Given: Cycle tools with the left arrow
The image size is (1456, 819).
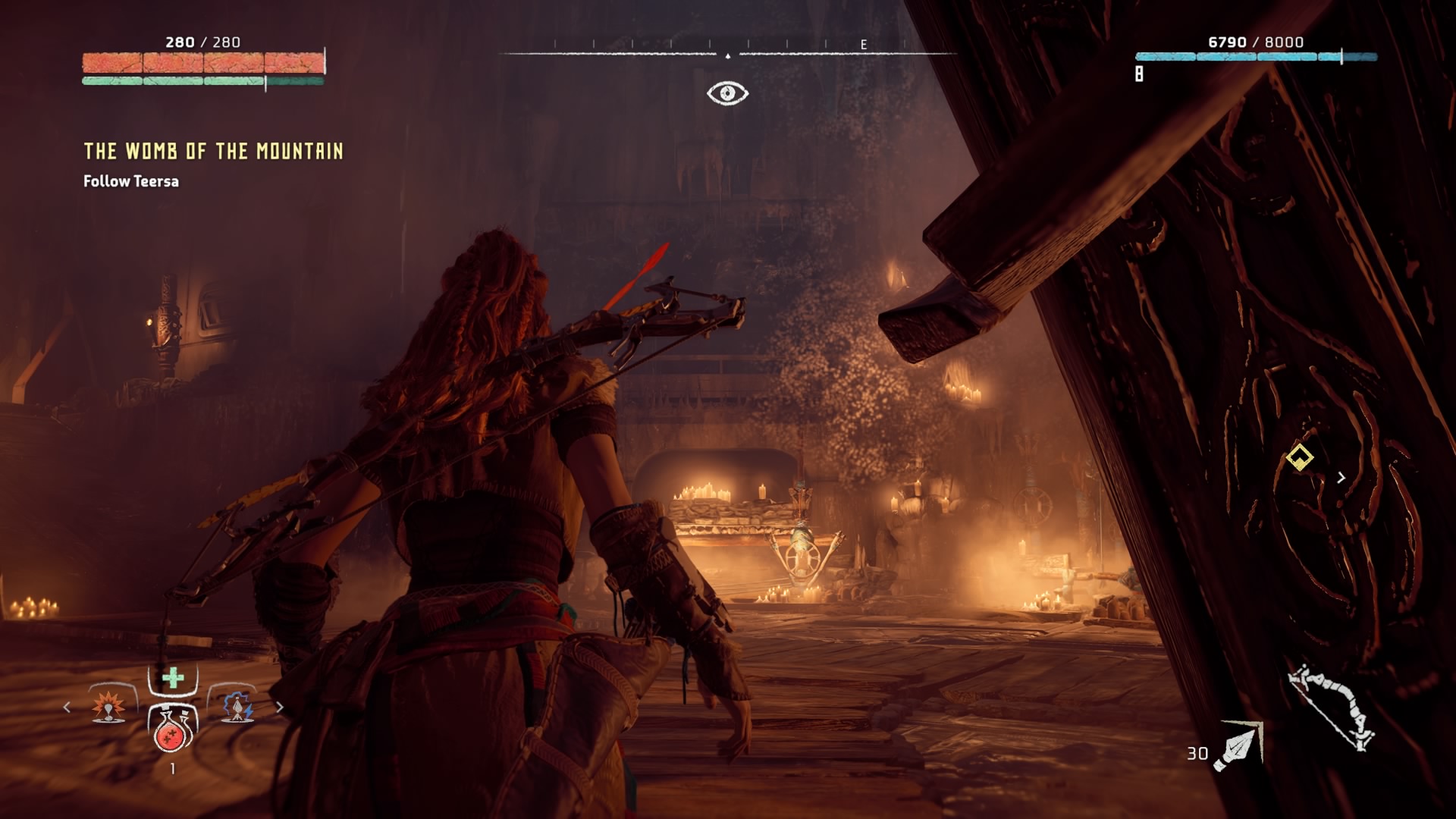Looking at the screenshot, I should pyautogui.click(x=67, y=707).
